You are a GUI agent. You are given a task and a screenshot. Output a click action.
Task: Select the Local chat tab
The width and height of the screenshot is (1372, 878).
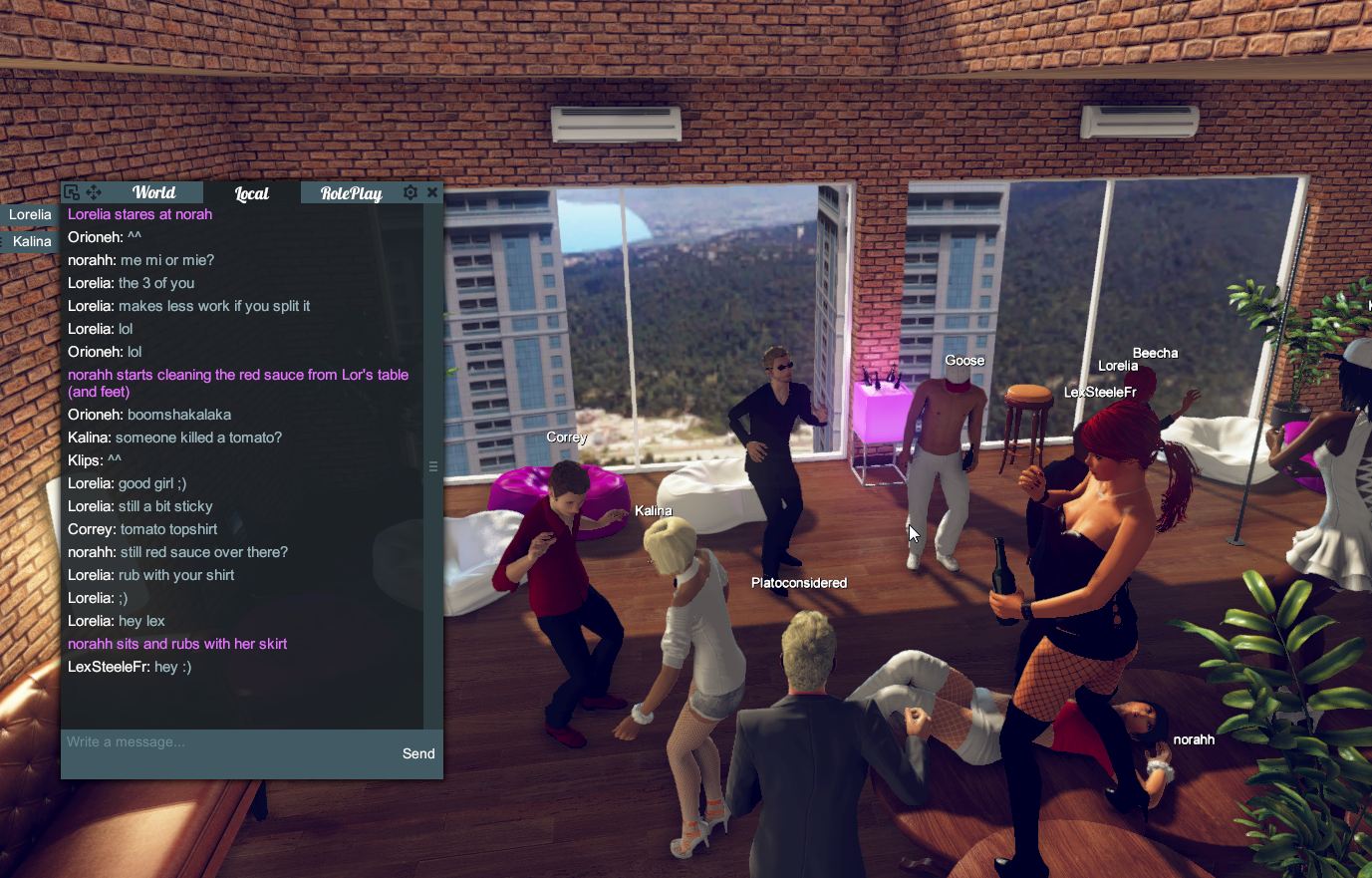click(250, 192)
